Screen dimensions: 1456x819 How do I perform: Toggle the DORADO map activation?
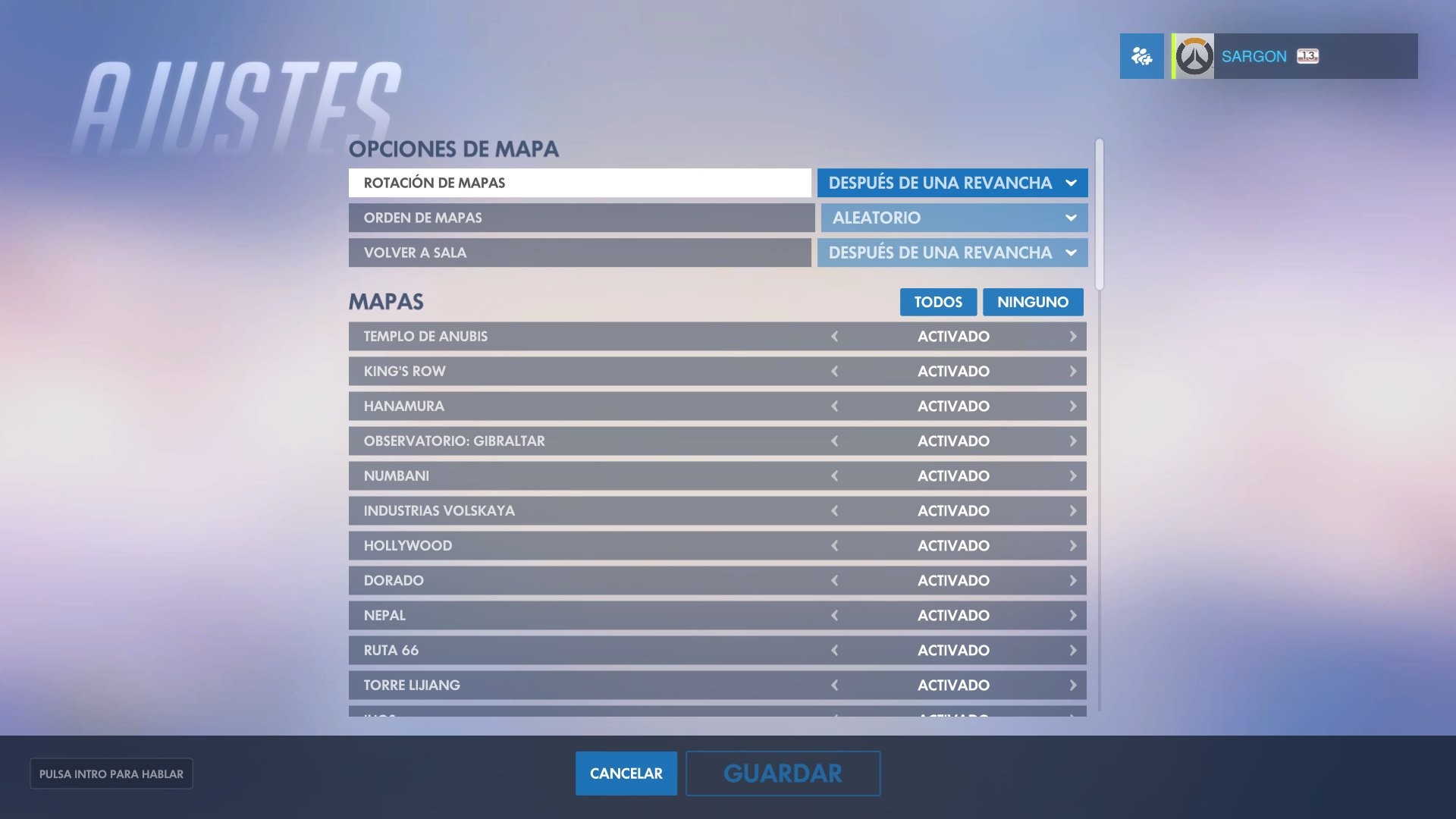(x=835, y=580)
